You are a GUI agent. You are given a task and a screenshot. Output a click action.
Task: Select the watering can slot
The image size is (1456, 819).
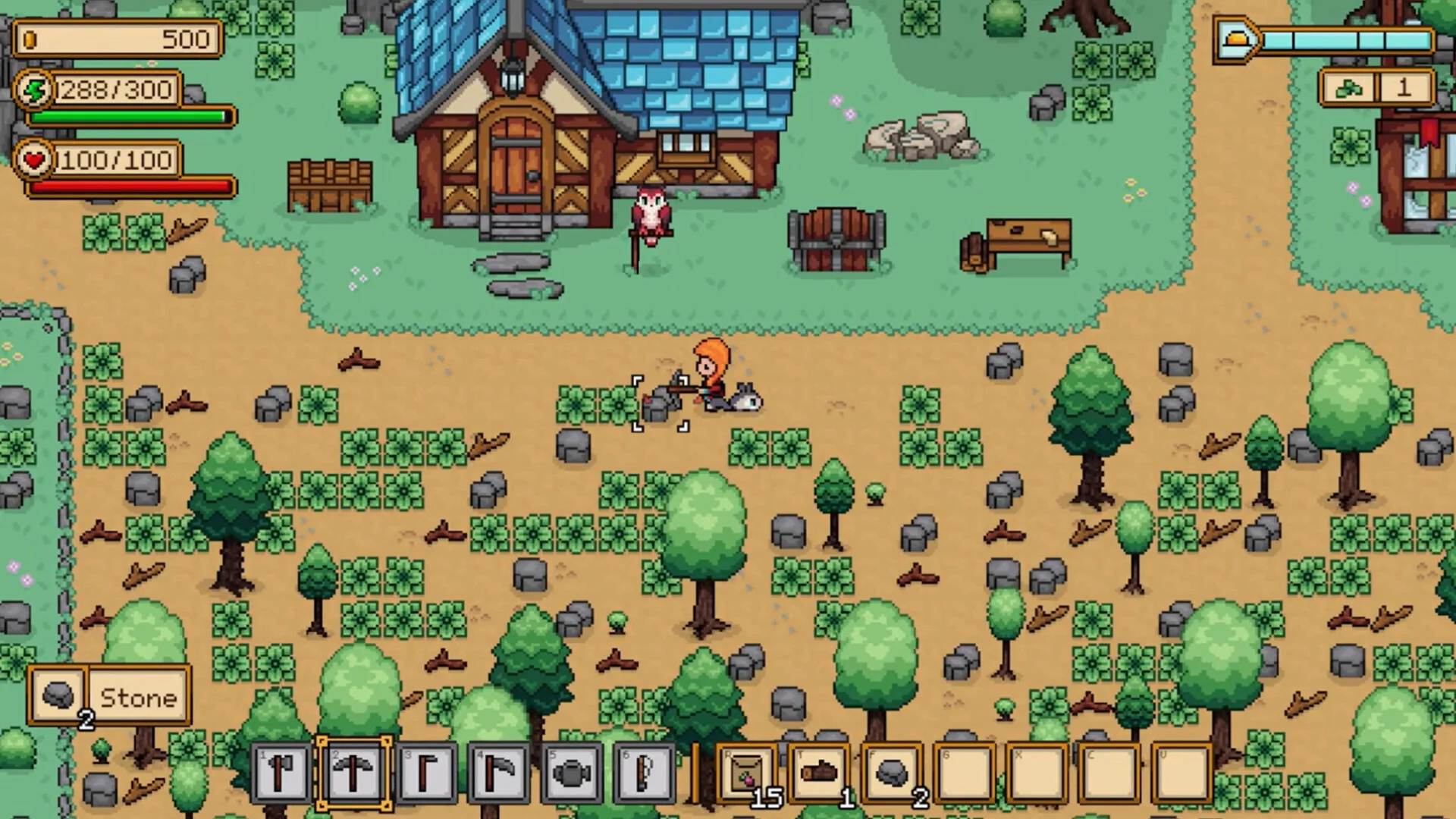pos(572,773)
